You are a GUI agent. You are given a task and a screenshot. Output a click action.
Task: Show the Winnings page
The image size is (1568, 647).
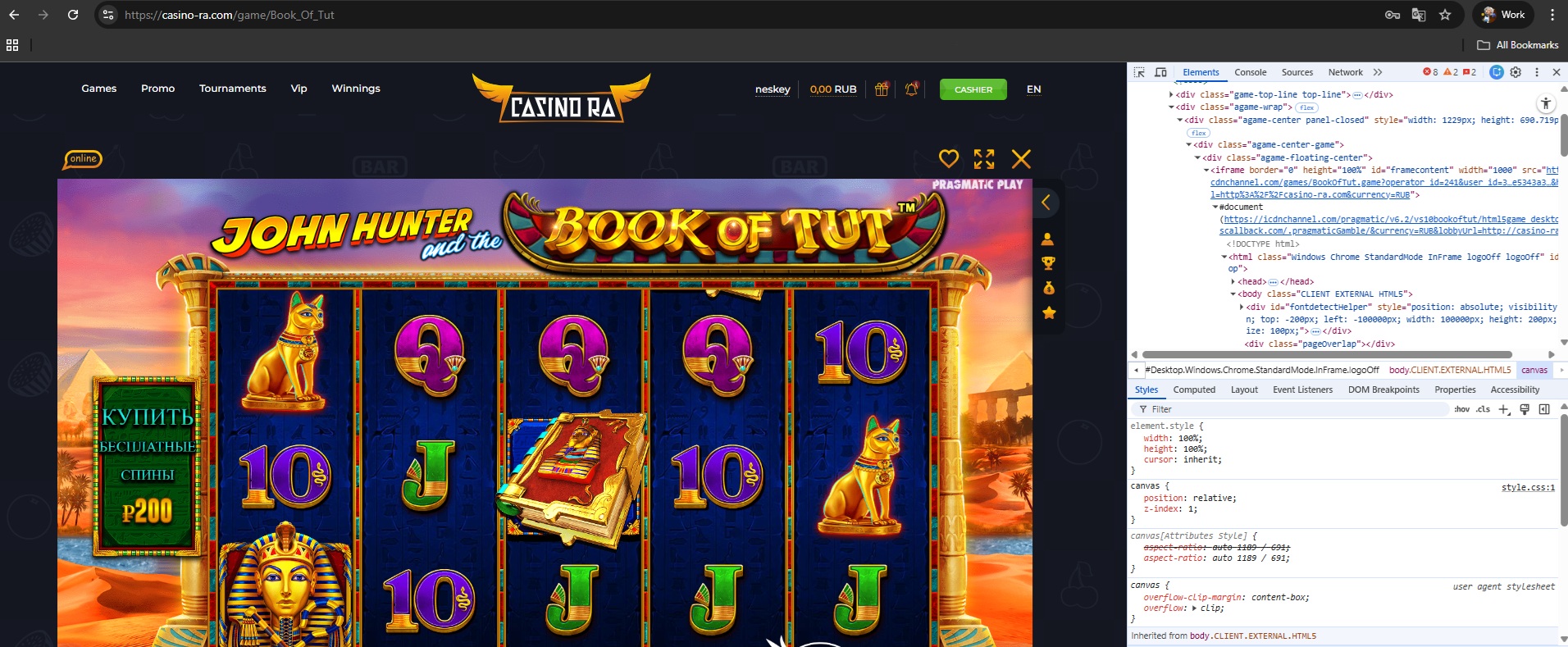click(356, 89)
